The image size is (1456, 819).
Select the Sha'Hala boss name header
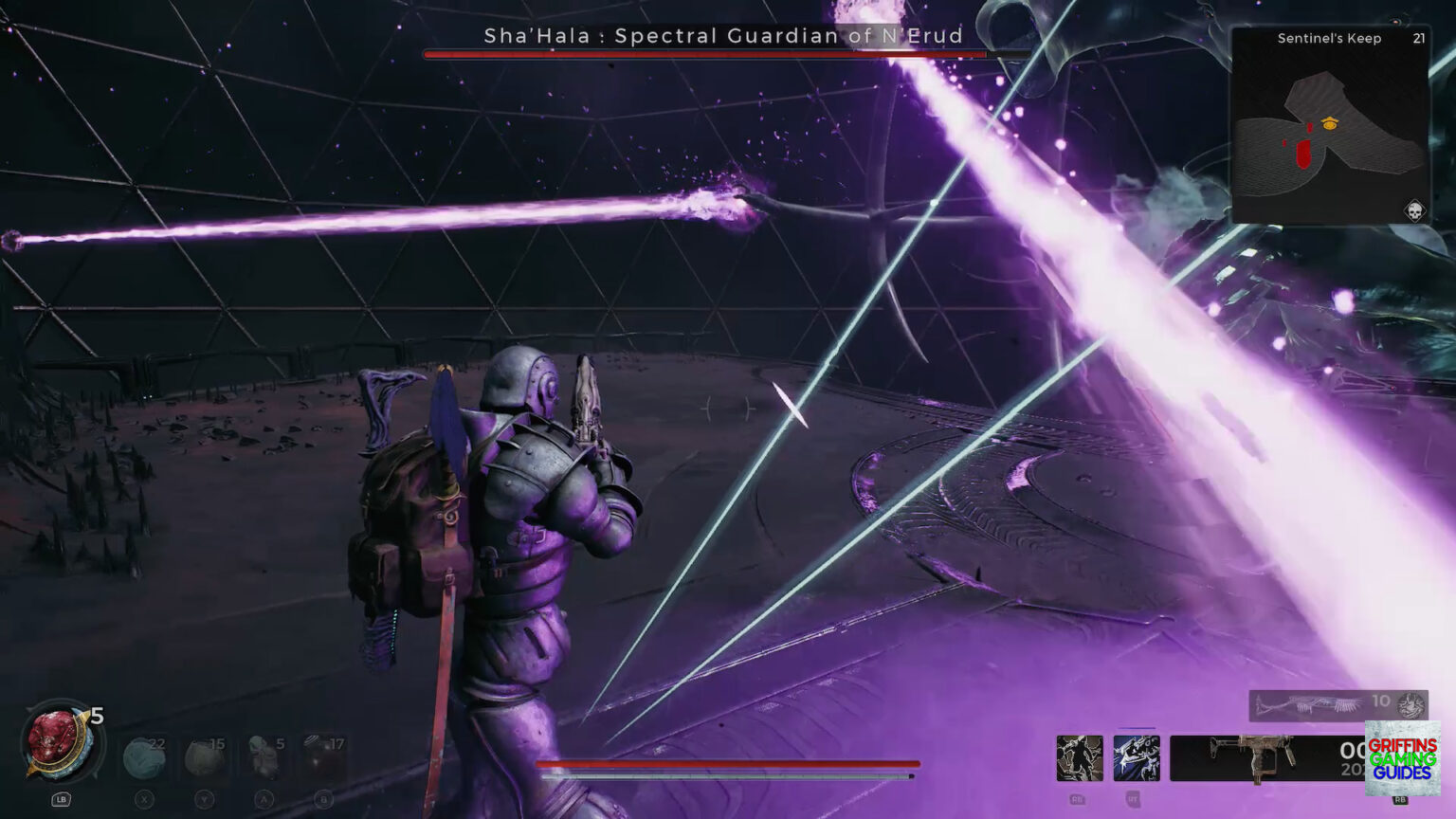tap(722, 36)
